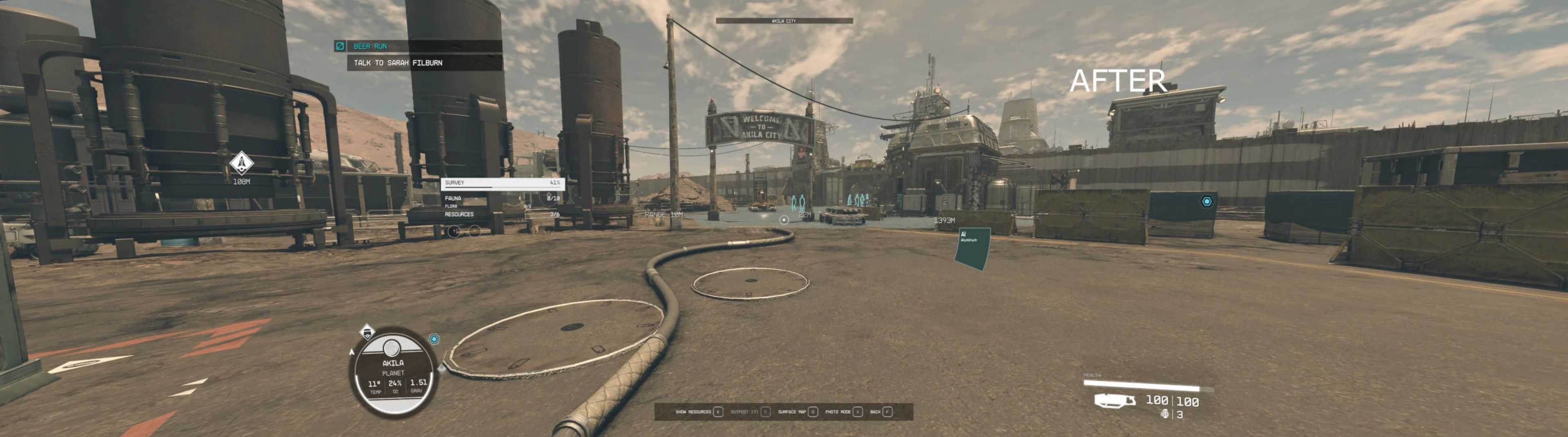Screen dimensions: 1568x437
Task: Select the Resources survey row
Action: pyautogui.click(x=501, y=214)
